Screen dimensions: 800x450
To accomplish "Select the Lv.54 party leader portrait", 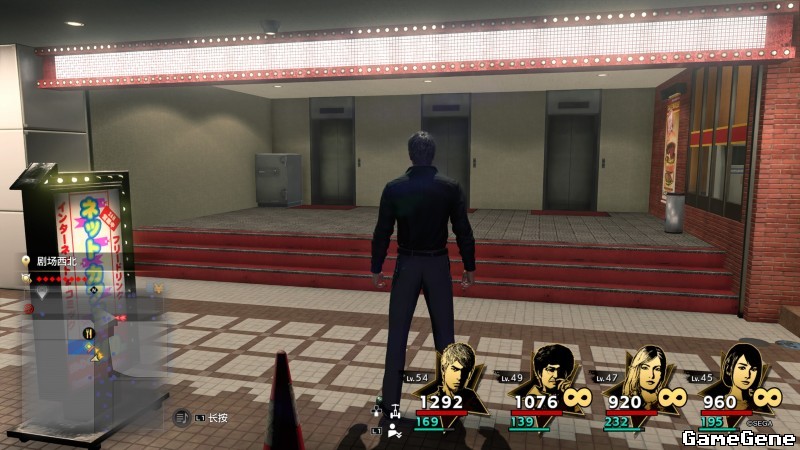I will coord(457,370).
